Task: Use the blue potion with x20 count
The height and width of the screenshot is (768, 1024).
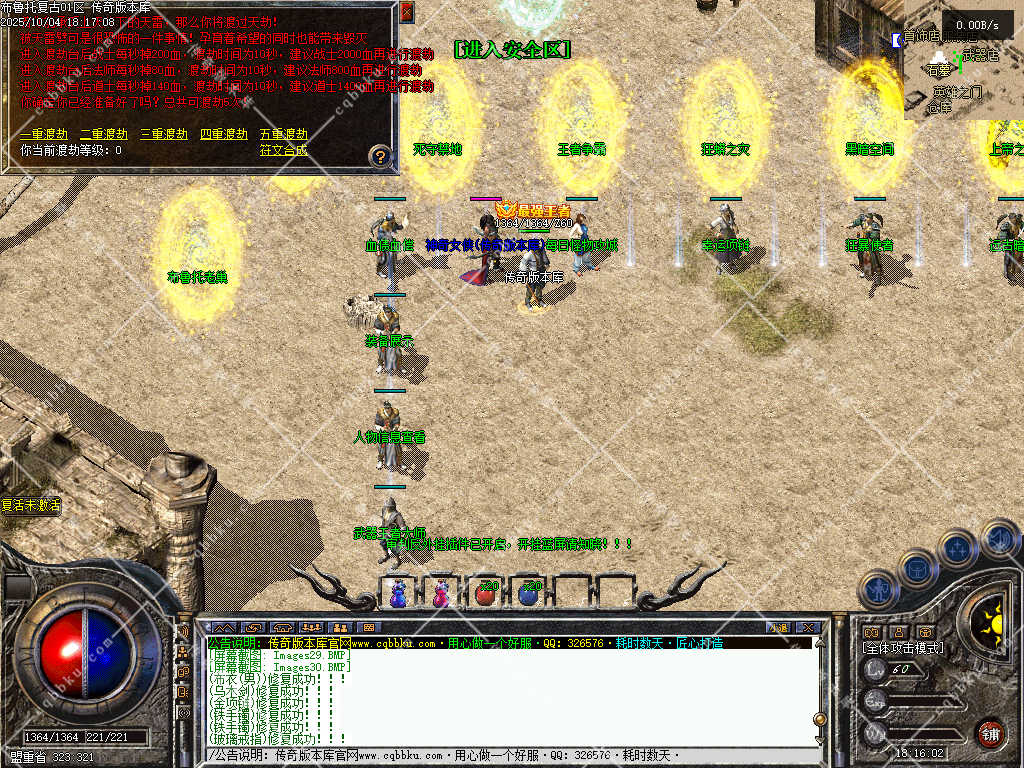Action: pos(530,593)
